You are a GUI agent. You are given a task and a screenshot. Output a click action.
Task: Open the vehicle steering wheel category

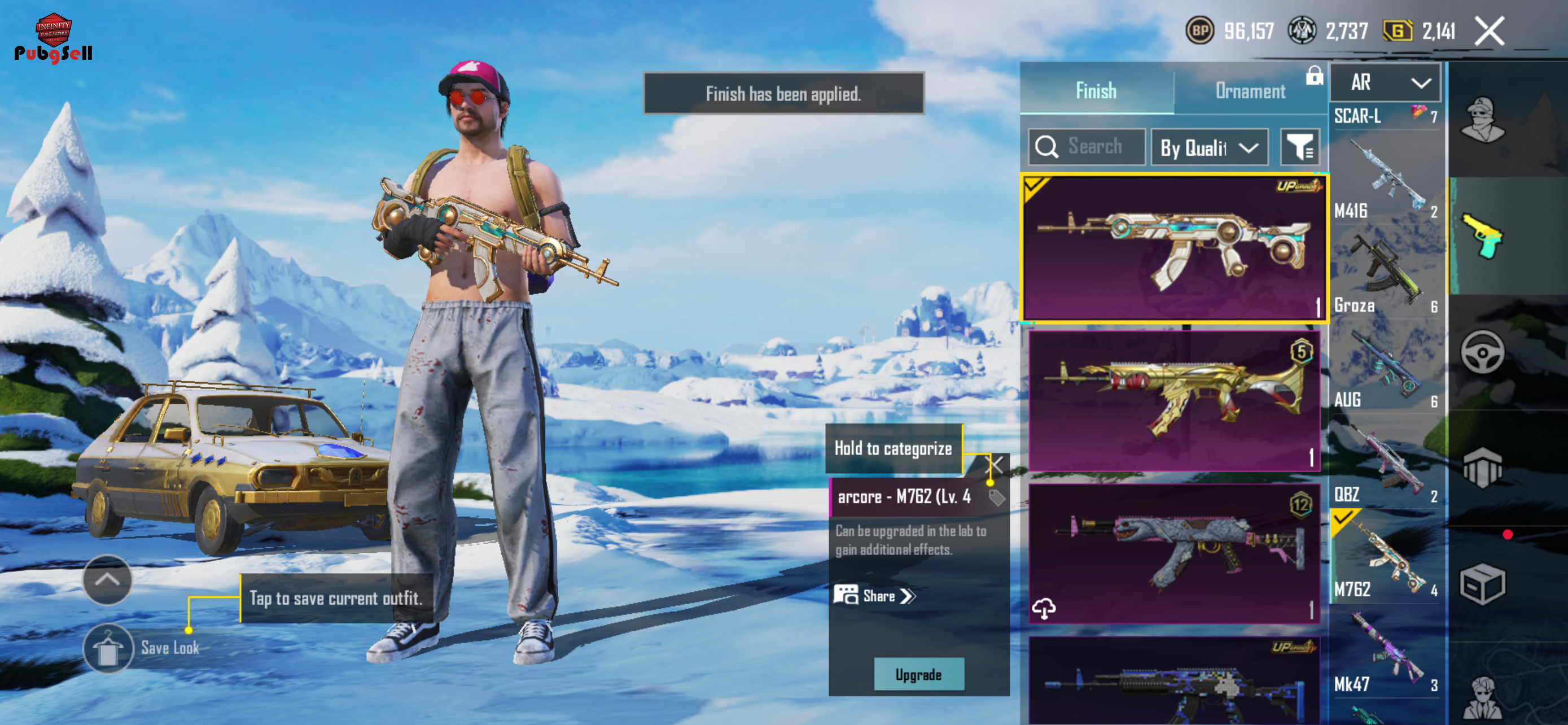click(1482, 352)
